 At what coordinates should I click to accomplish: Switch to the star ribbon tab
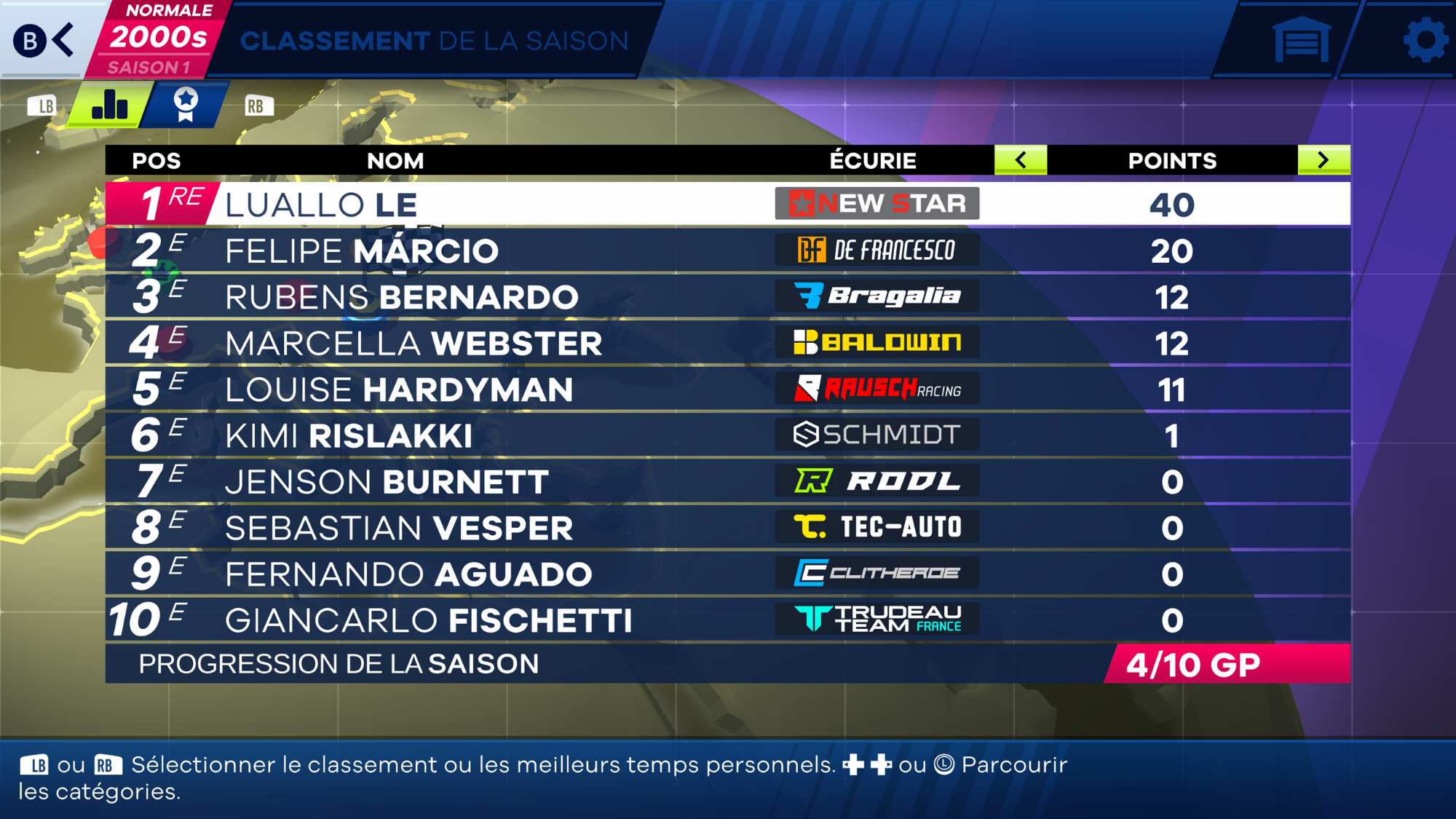click(x=186, y=105)
